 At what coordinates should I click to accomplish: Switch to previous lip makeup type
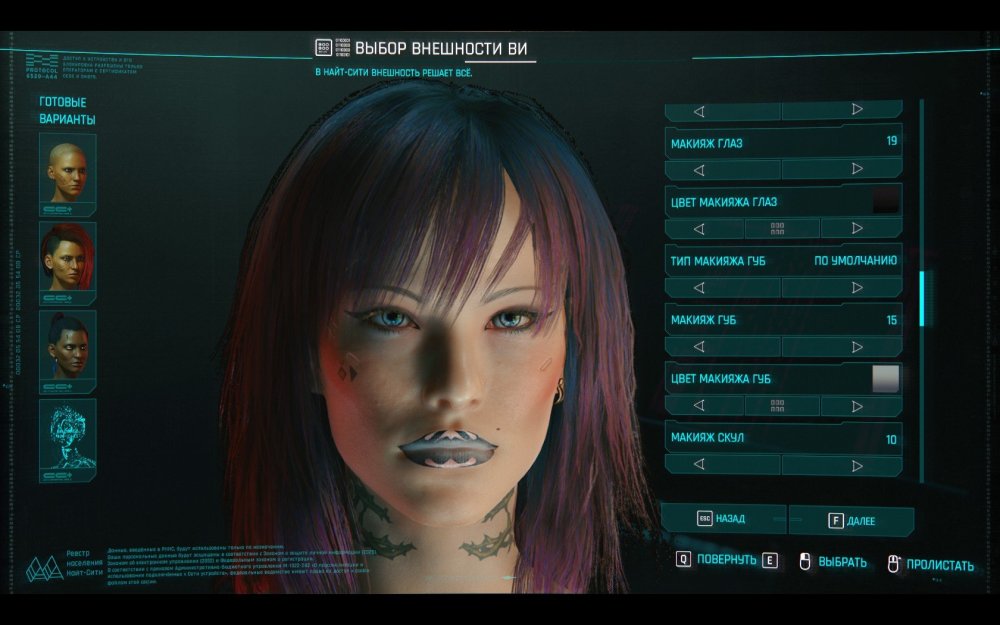pyautogui.click(x=699, y=288)
